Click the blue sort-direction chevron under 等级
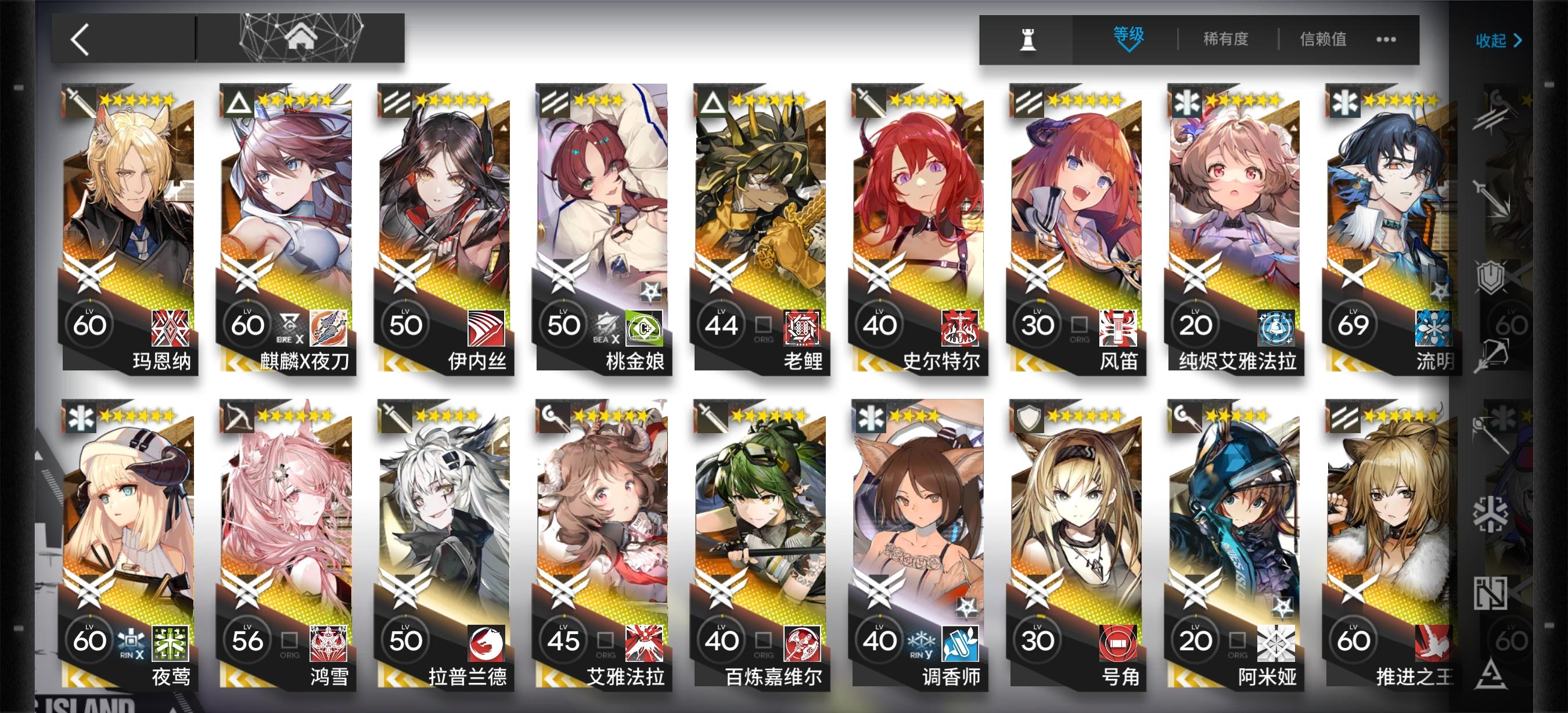The image size is (1568, 713). pos(1130,50)
